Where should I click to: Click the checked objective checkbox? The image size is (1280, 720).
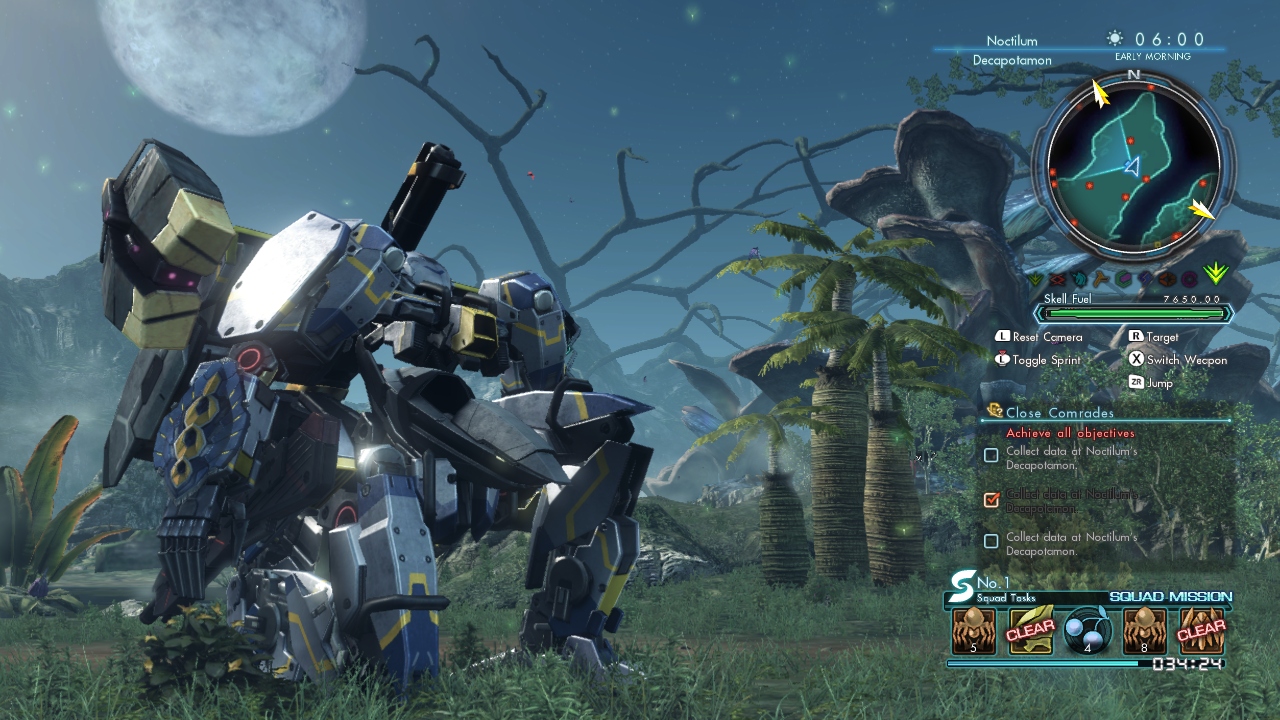click(991, 499)
